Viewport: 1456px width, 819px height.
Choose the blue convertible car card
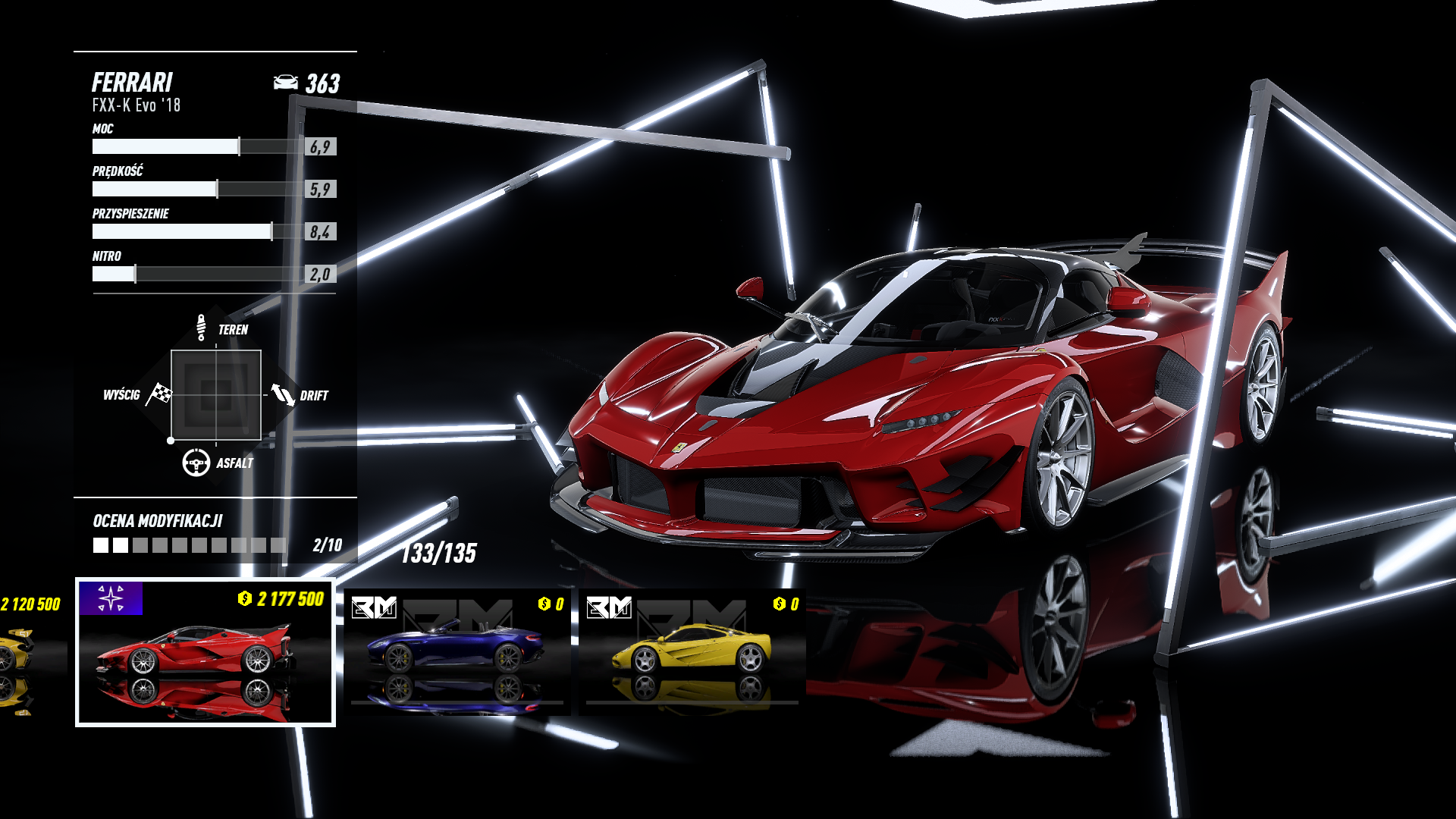click(457, 652)
